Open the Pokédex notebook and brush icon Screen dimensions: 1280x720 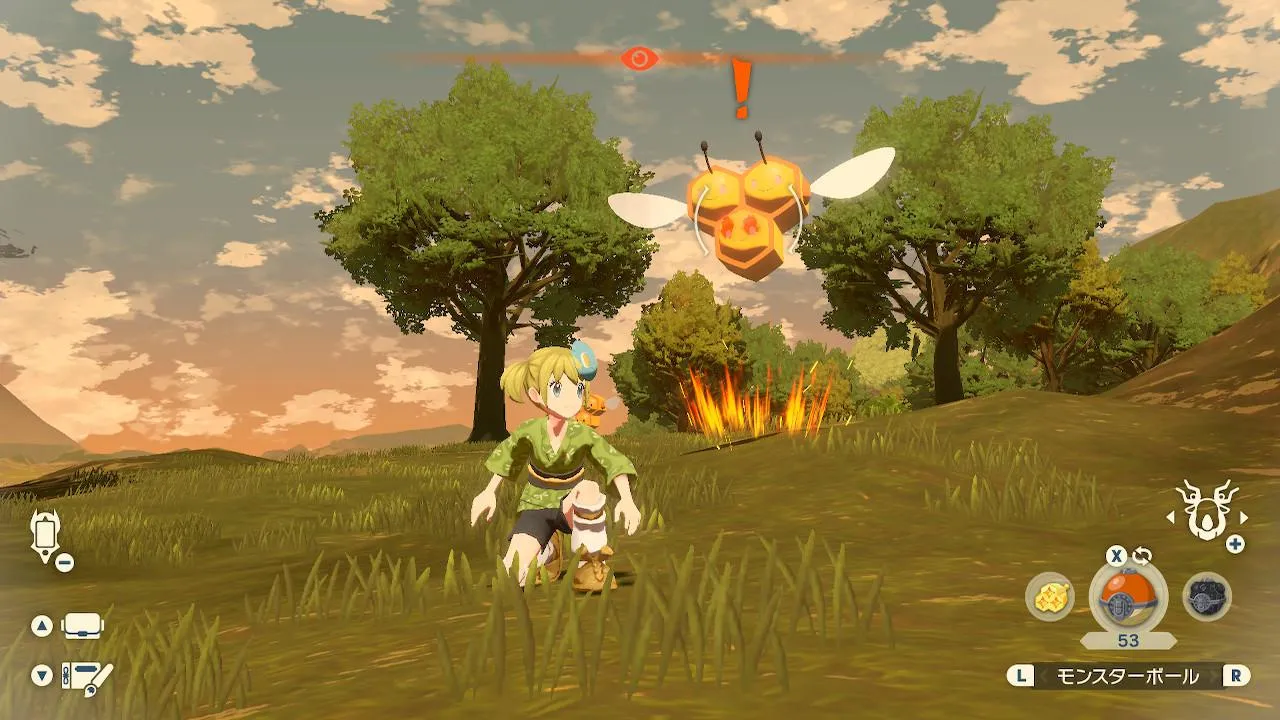87,675
